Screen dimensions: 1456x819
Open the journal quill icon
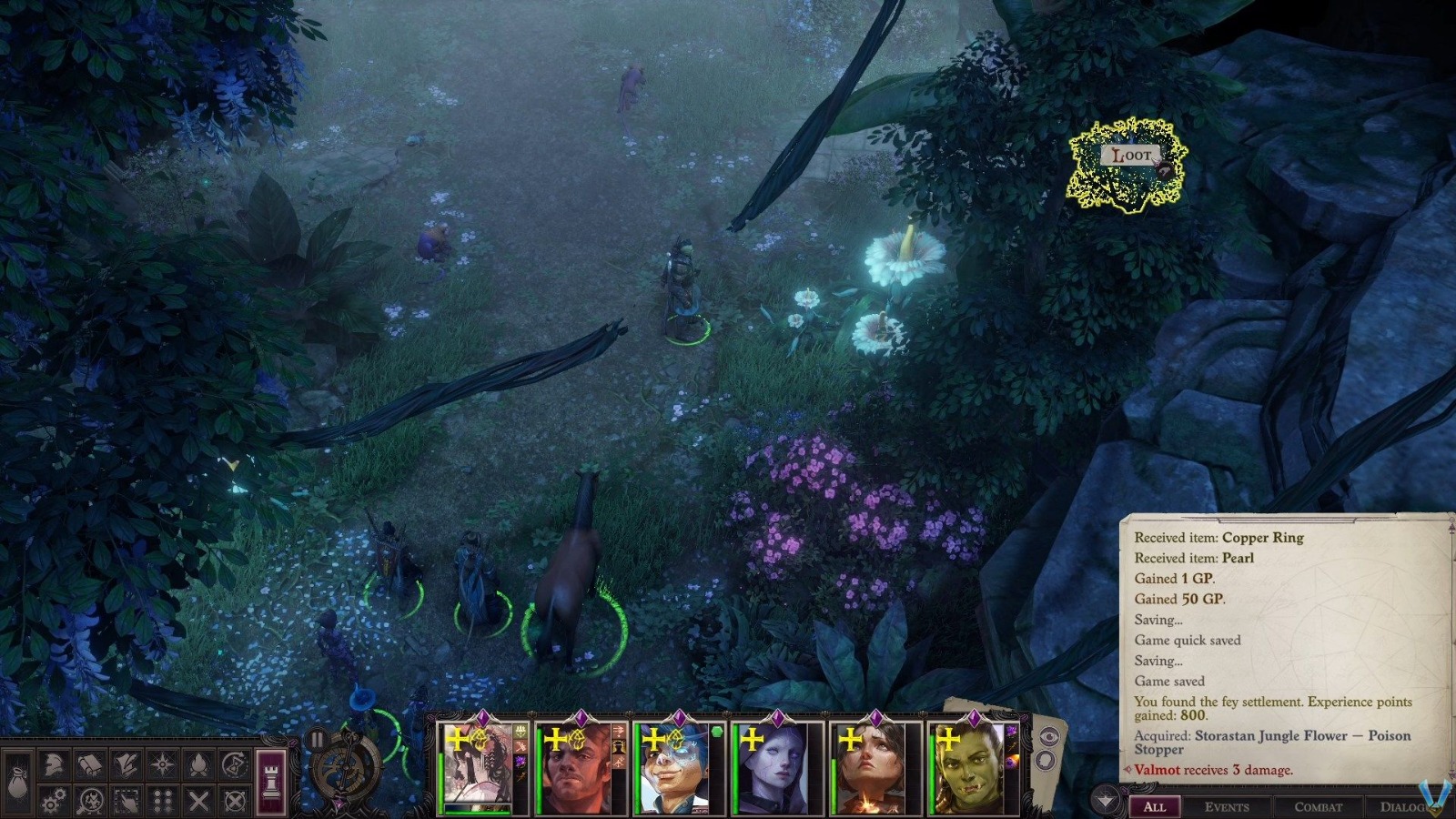click(x=125, y=764)
